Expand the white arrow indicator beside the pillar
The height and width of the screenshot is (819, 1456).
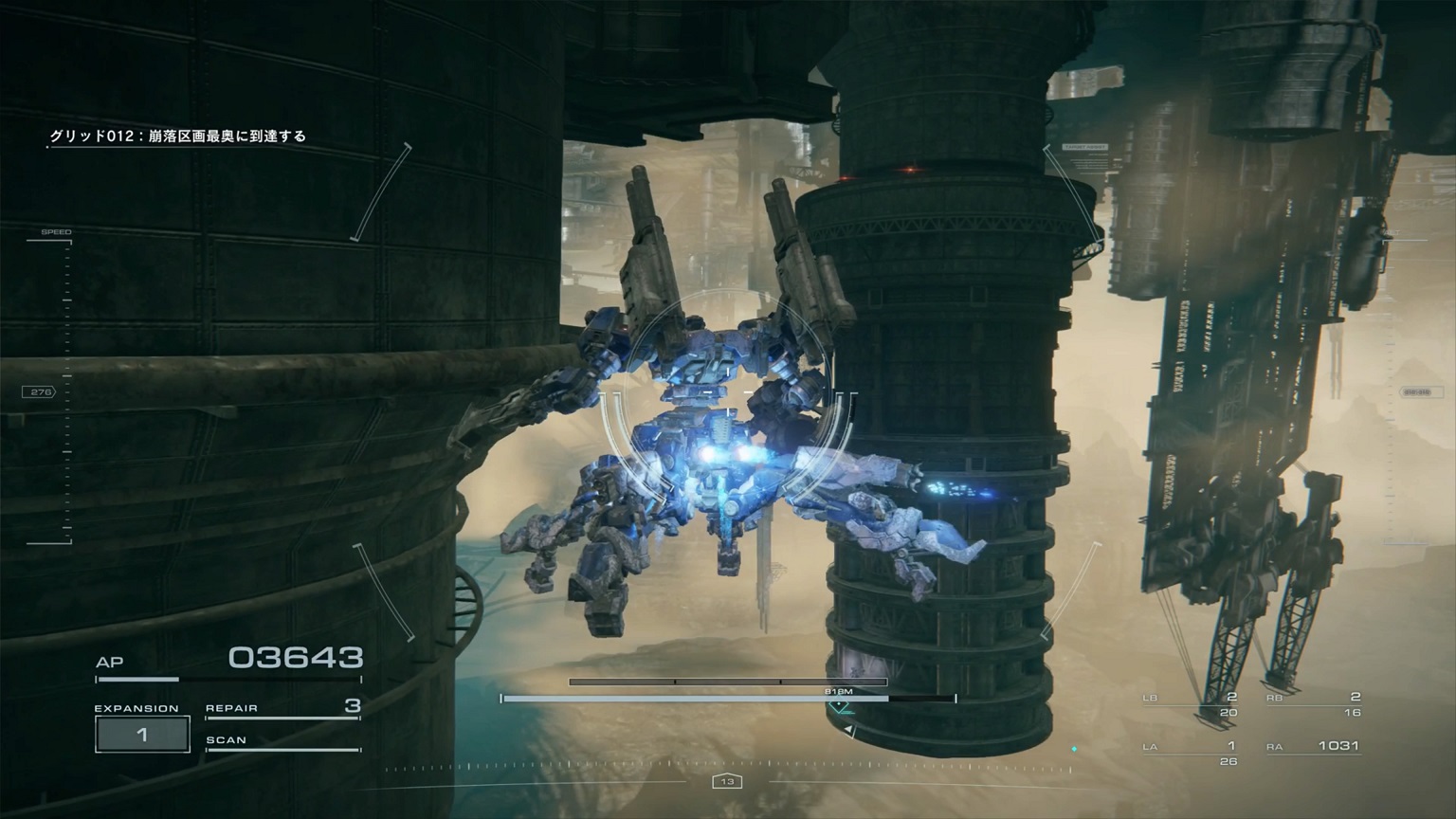850,731
